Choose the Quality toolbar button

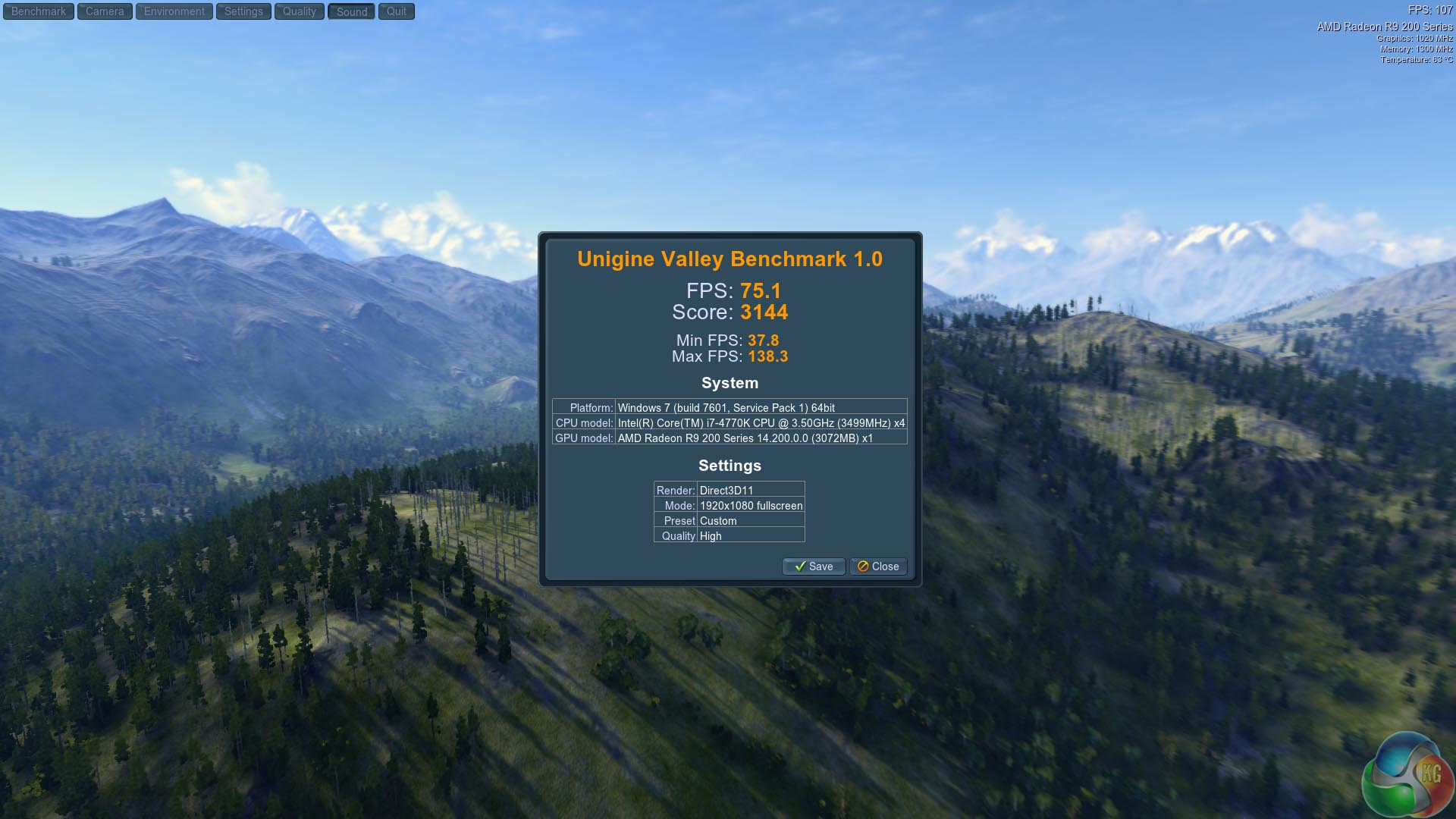tap(300, 11)
